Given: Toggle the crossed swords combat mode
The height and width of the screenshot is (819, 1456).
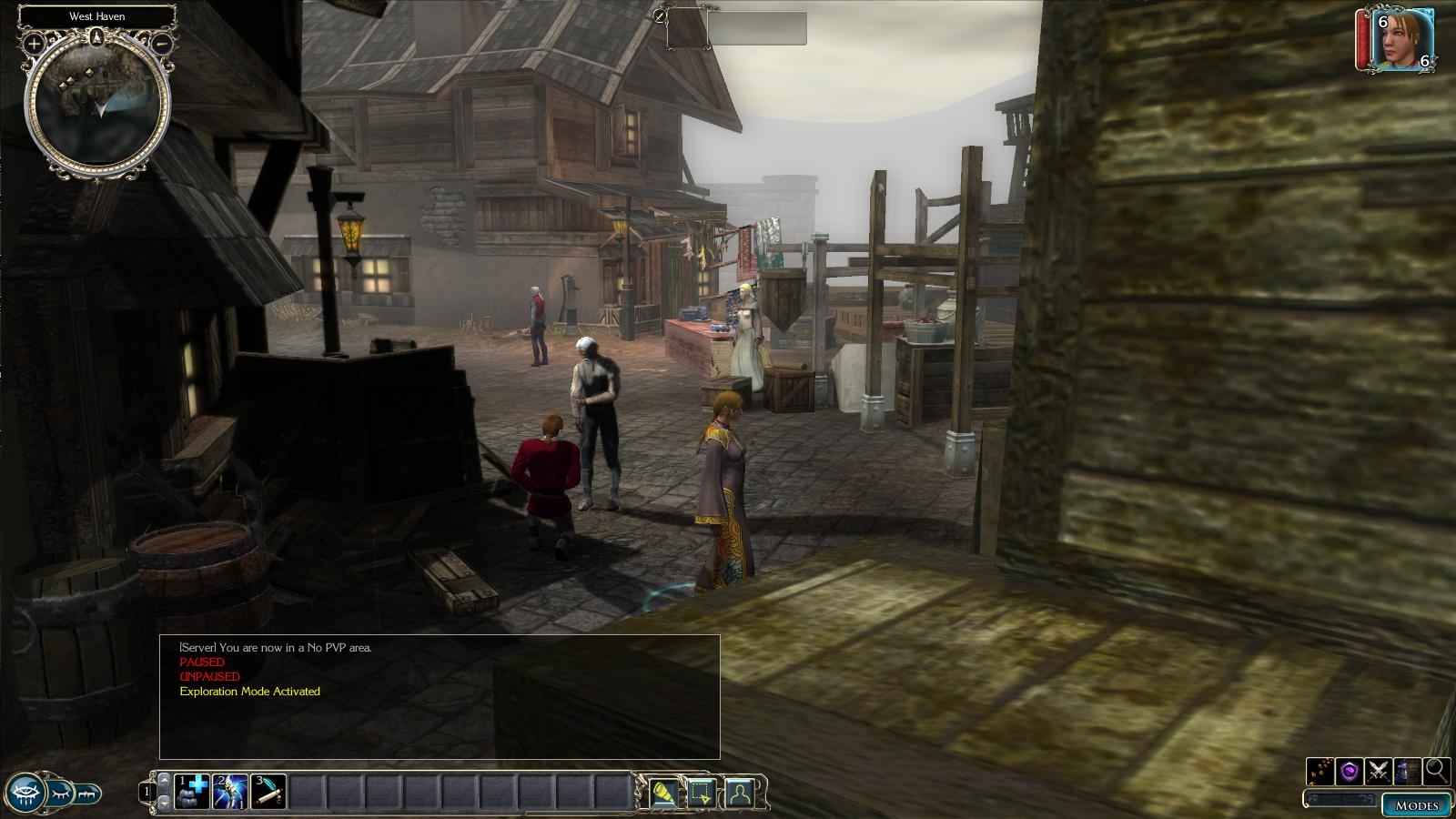Looking at the screenshot, I should click(x=1378, y=771).
